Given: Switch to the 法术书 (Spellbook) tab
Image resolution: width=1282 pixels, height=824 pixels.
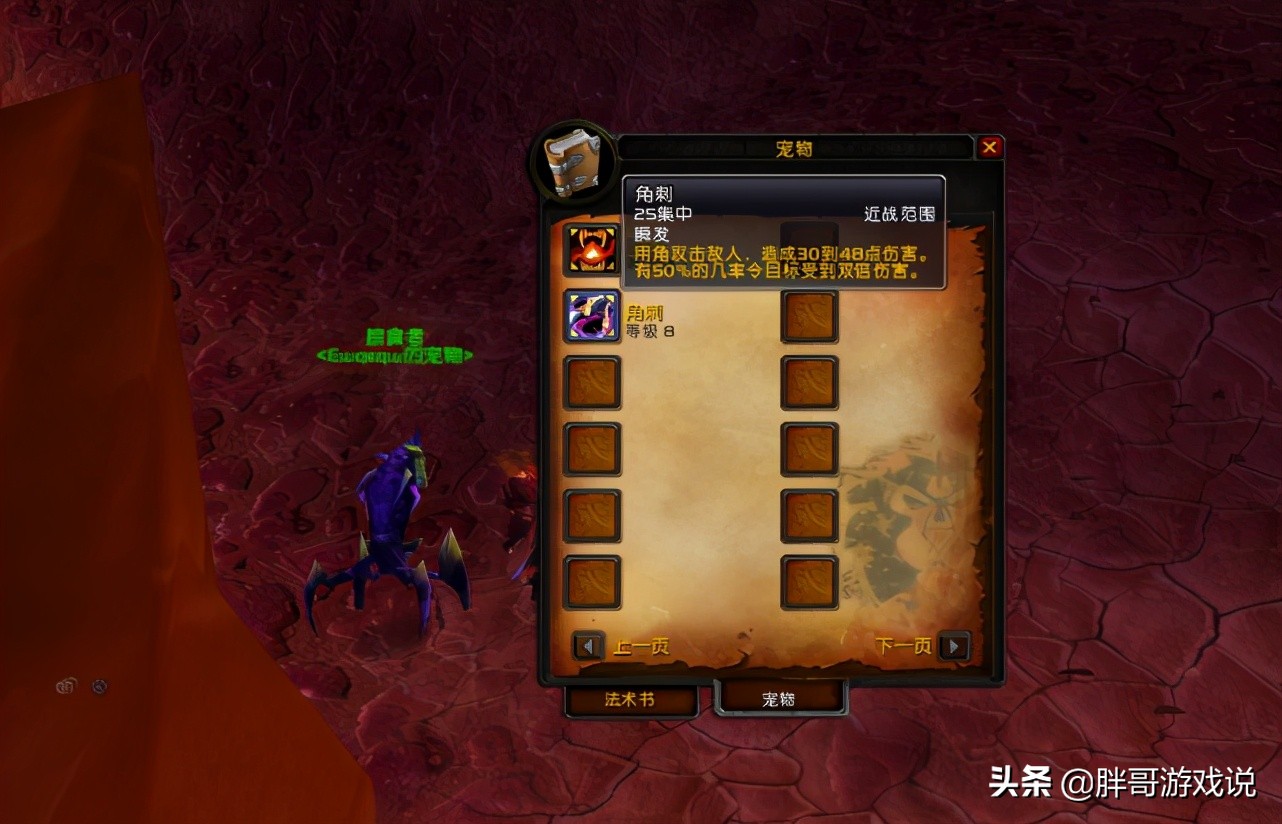Looking at the screenshot, I should (631, 702).
